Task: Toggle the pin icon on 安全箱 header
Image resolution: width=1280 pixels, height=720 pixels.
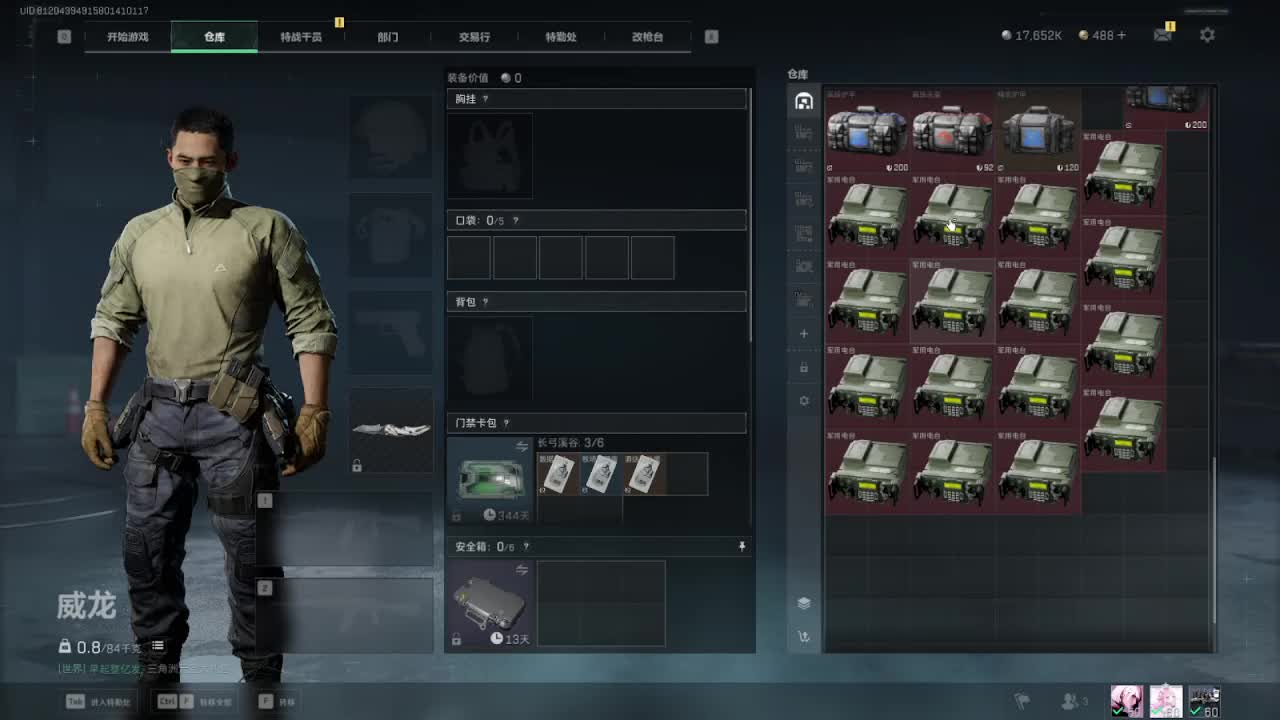Action: (x=742, y=546)
